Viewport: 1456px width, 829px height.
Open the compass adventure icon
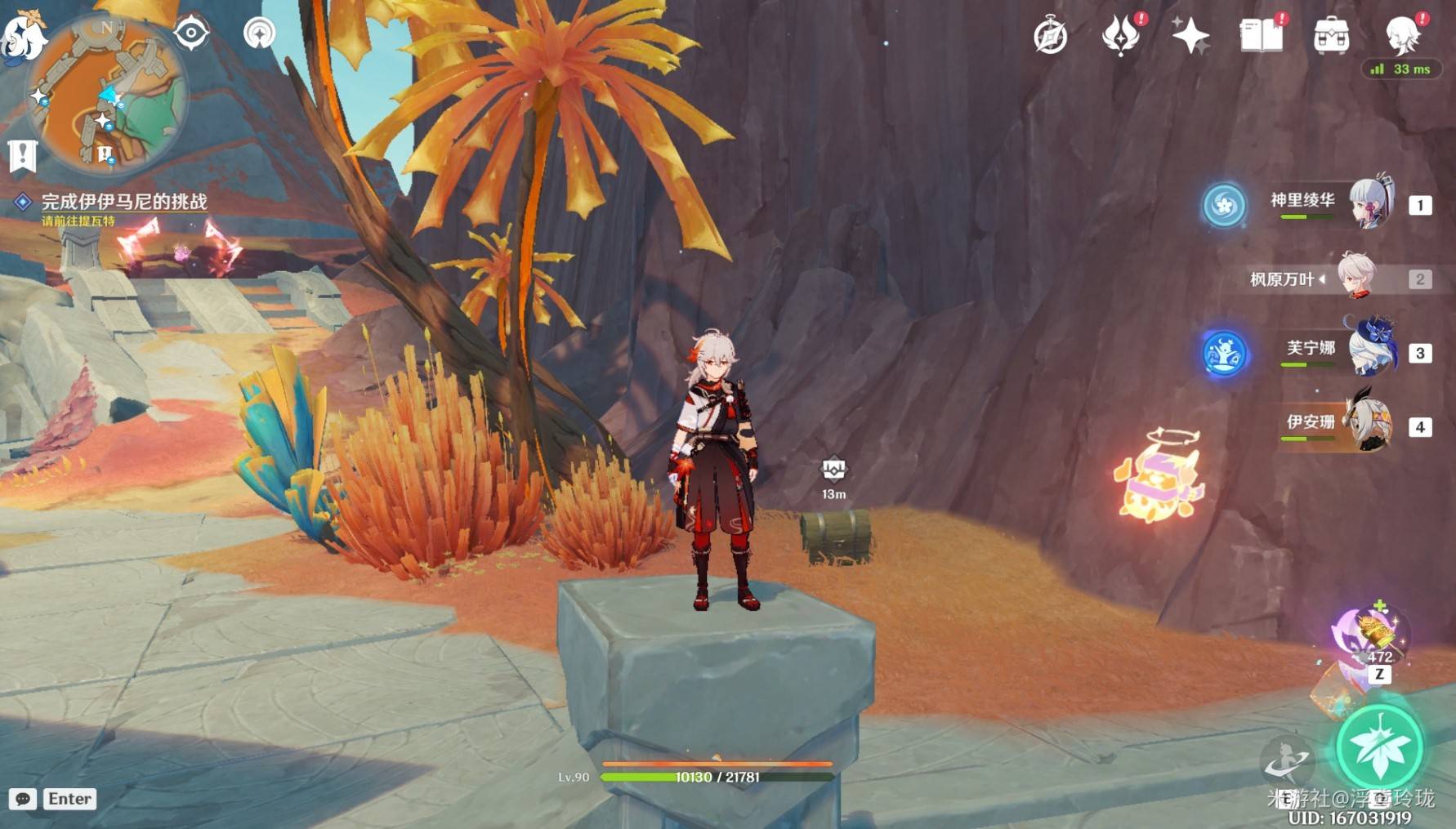pos(1050,37)
